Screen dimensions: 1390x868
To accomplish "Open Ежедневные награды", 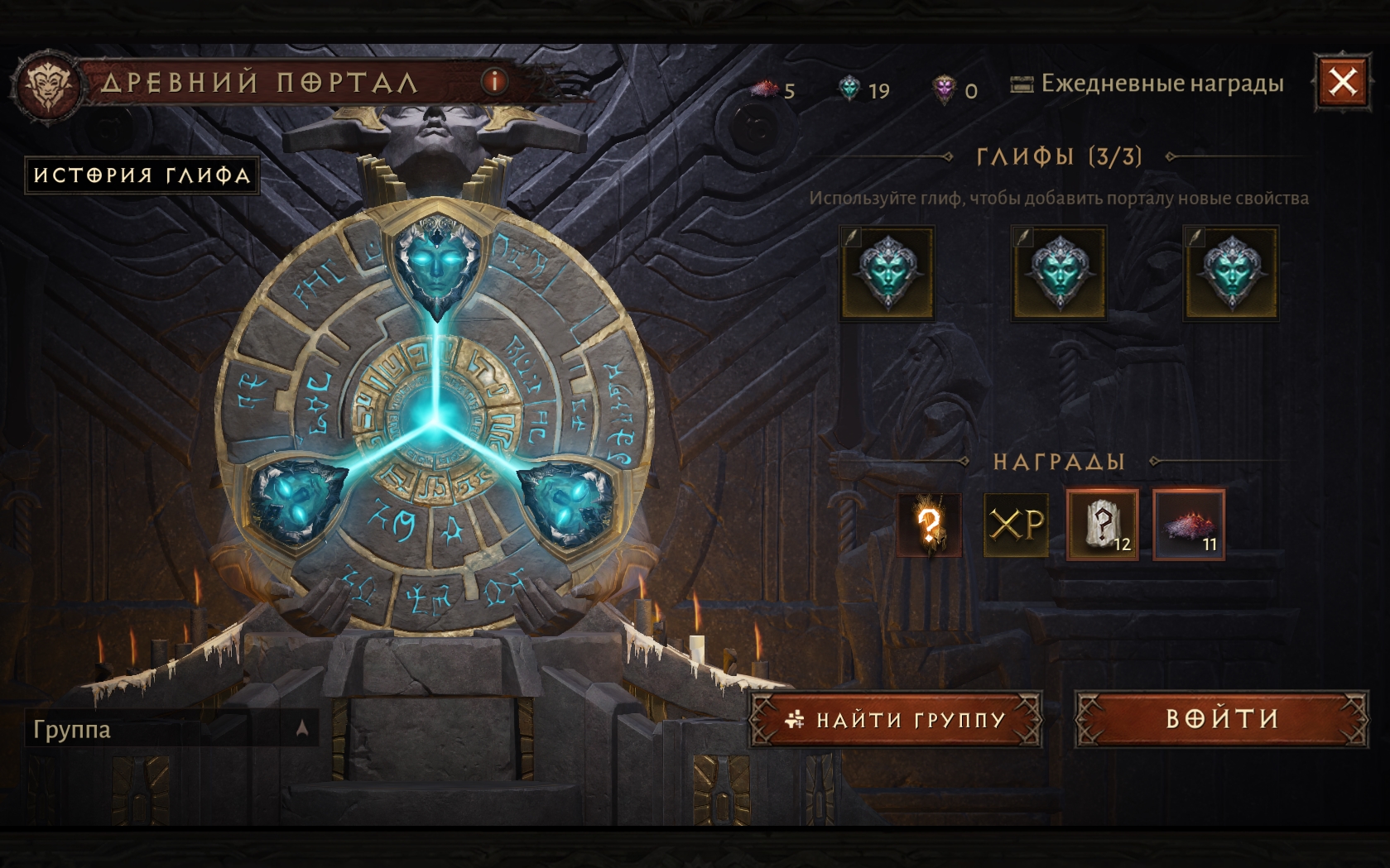I will click(x=1147, y=84).
